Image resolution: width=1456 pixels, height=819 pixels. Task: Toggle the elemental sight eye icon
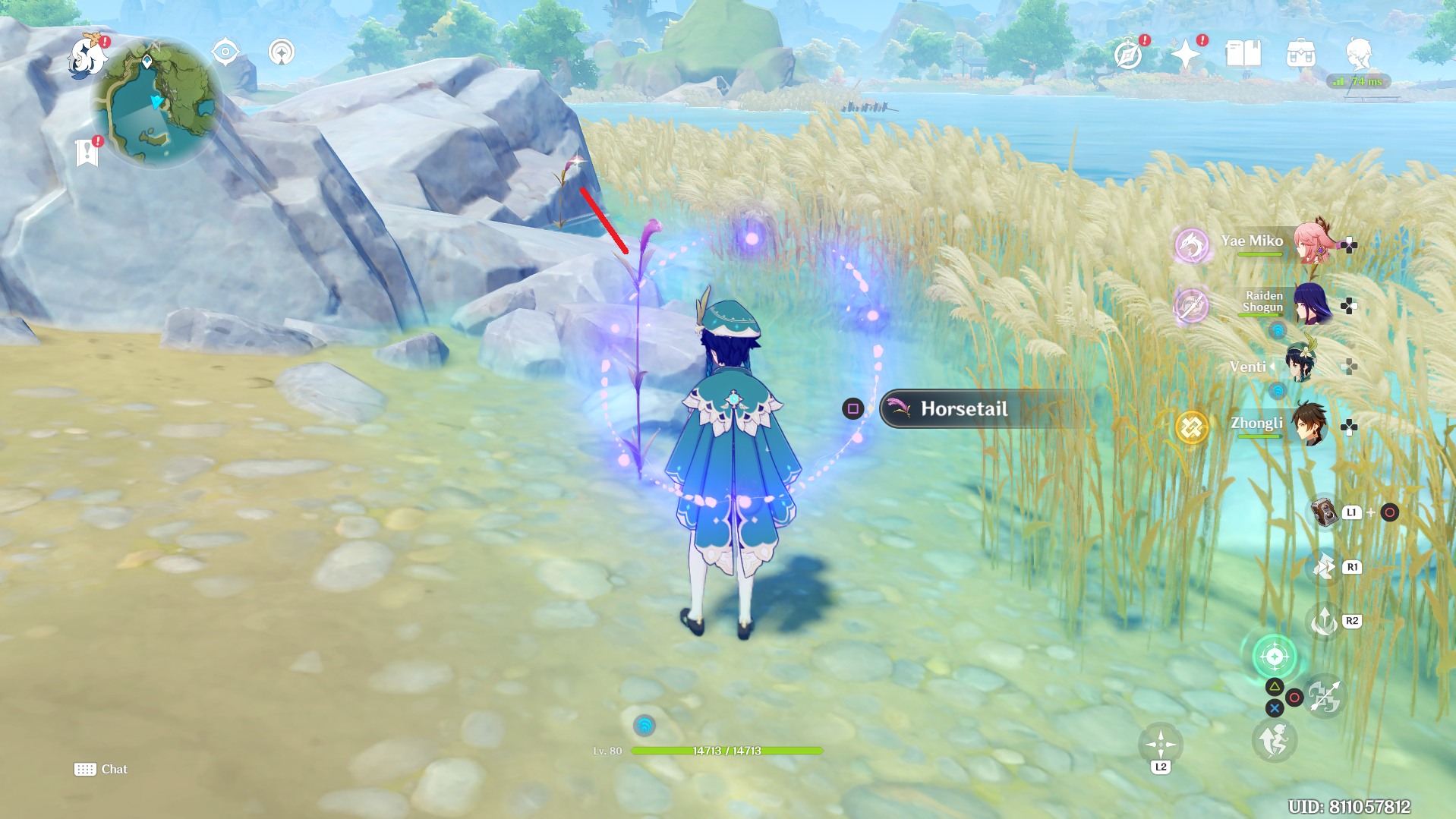click(225, 52)
